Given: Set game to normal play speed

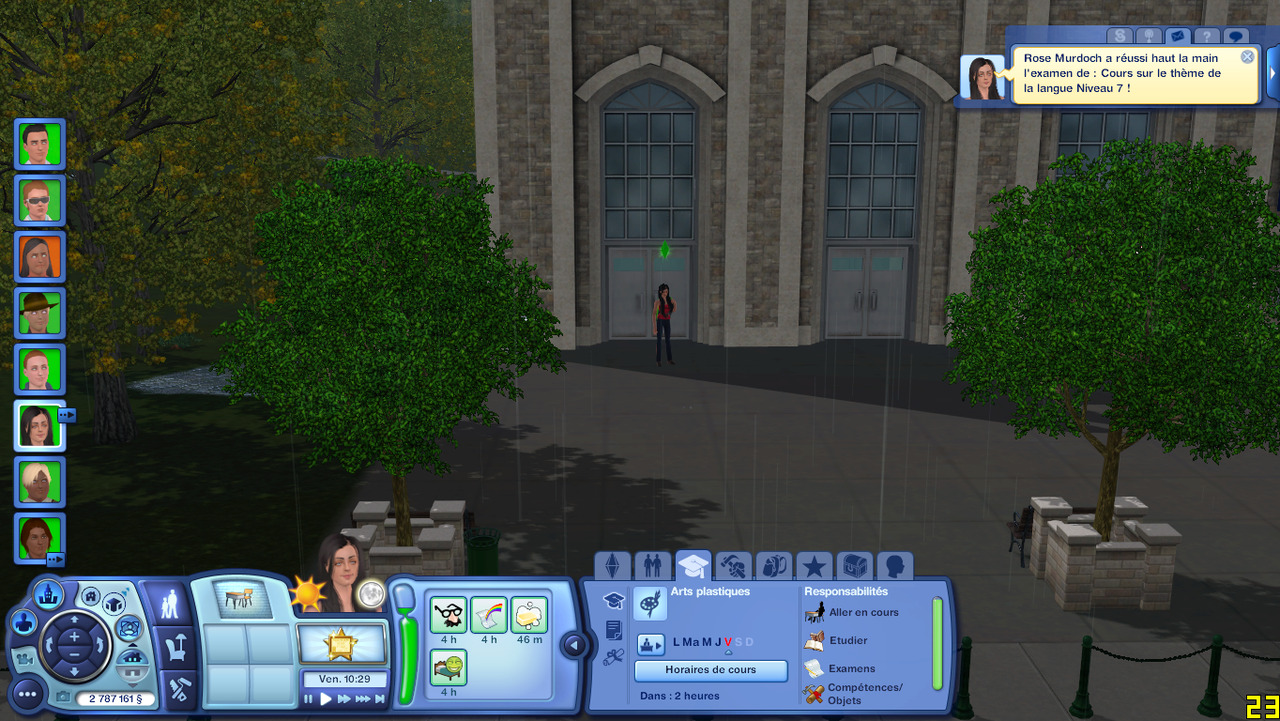Looking at the screenshot, I should (x=326, y=699).
